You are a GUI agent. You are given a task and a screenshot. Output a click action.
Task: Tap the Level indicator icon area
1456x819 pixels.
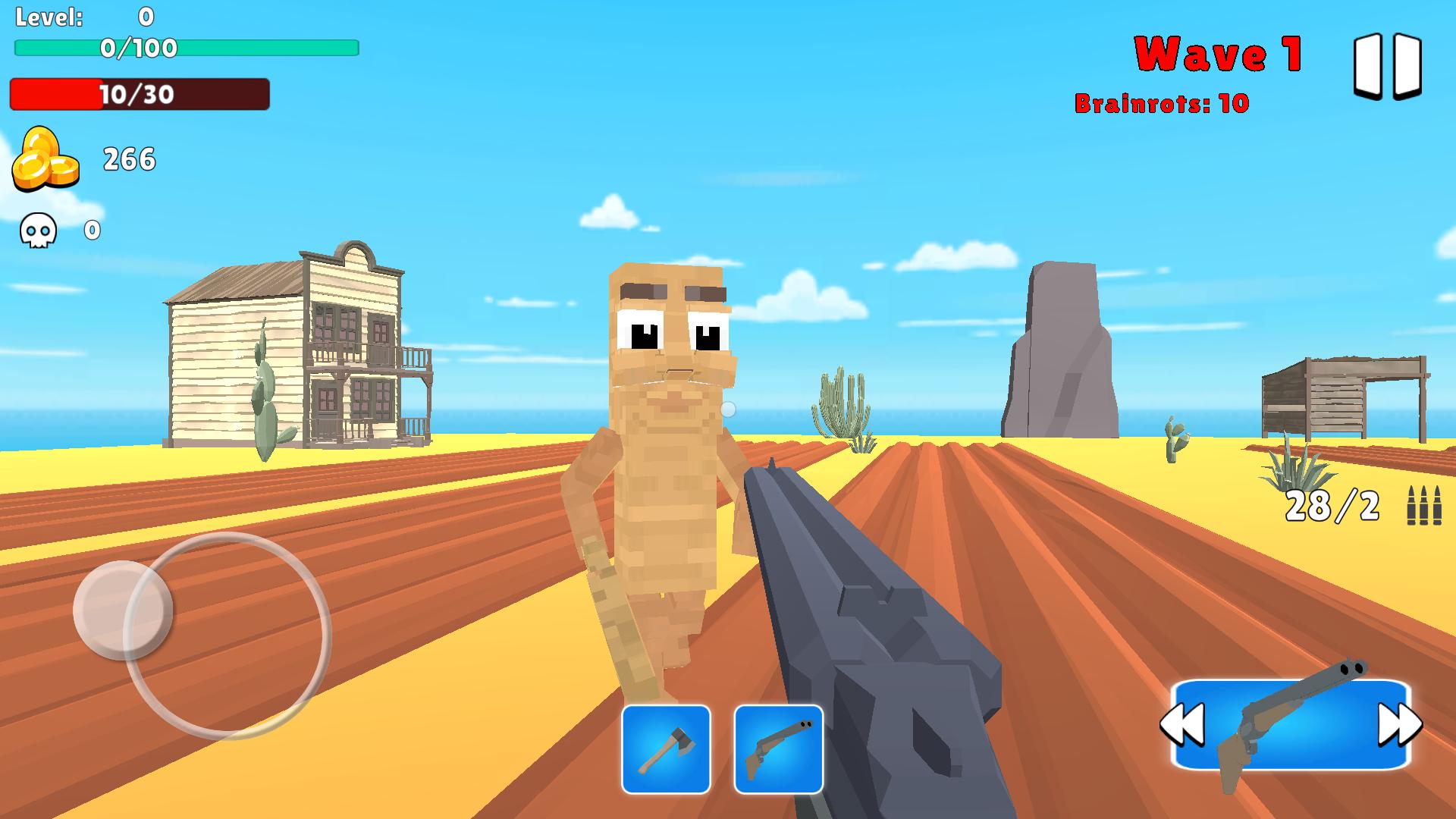[x=50, y=17]
